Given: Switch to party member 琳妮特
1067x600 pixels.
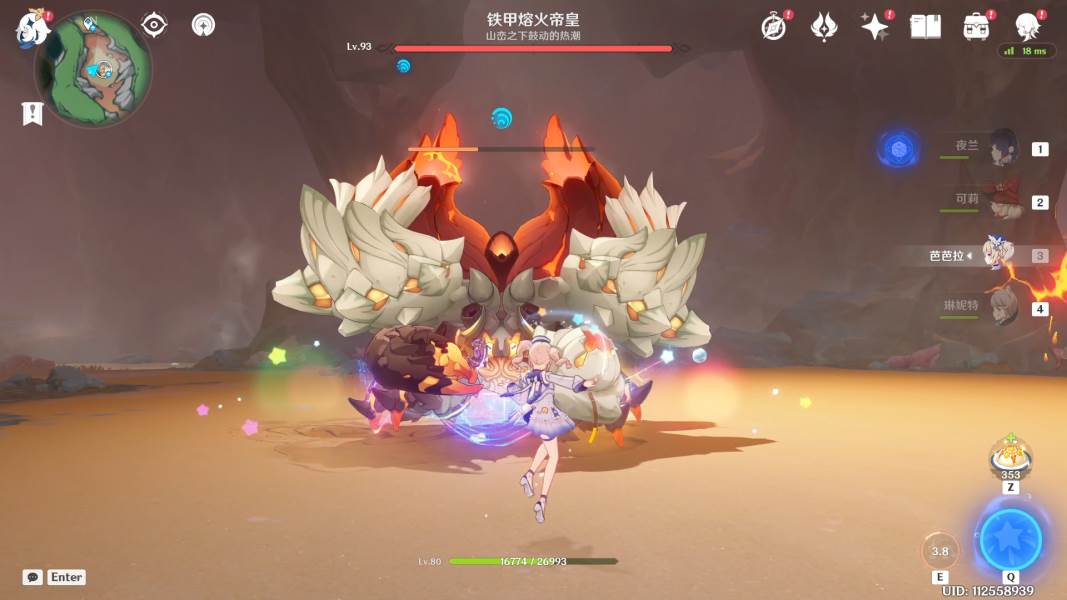Looking at the screenshot, I should point(1002,307).
